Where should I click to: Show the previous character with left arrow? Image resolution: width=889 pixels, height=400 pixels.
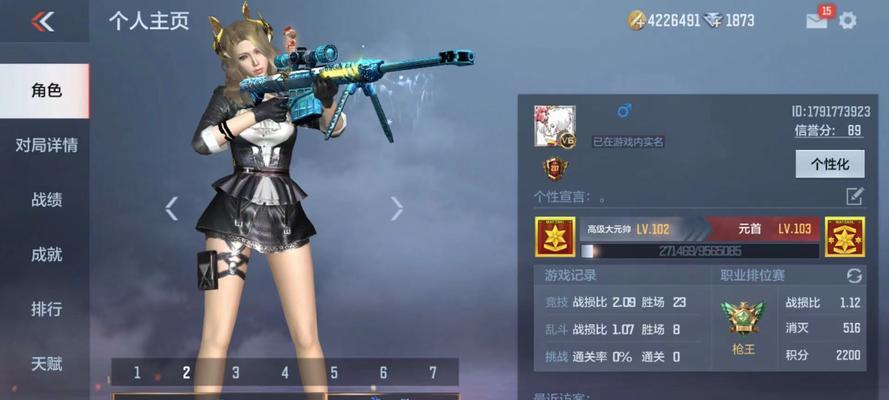pos(171,208)
